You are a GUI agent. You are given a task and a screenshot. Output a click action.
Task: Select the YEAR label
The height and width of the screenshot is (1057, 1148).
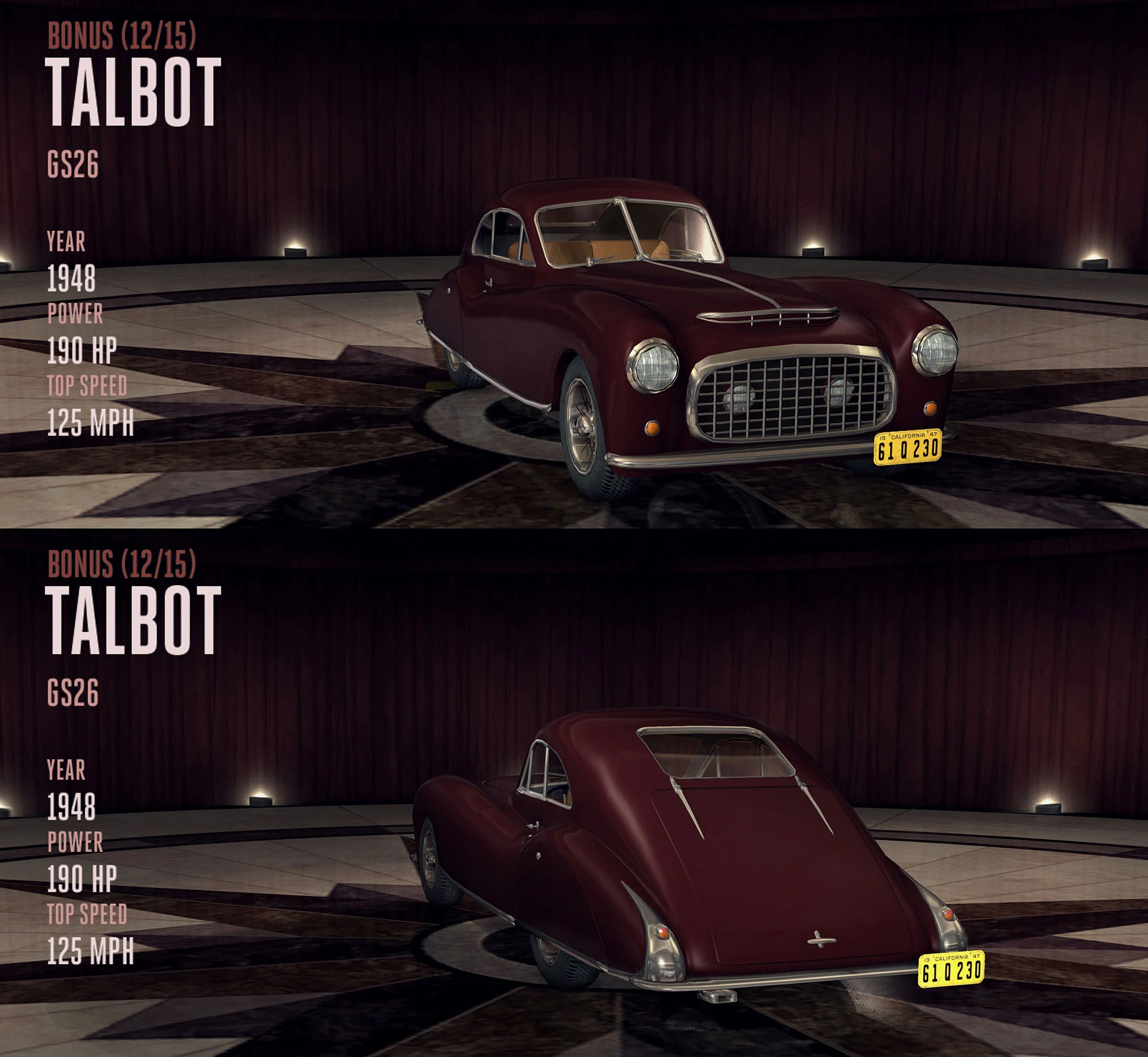pyautogui.click(x=66, y=243)
